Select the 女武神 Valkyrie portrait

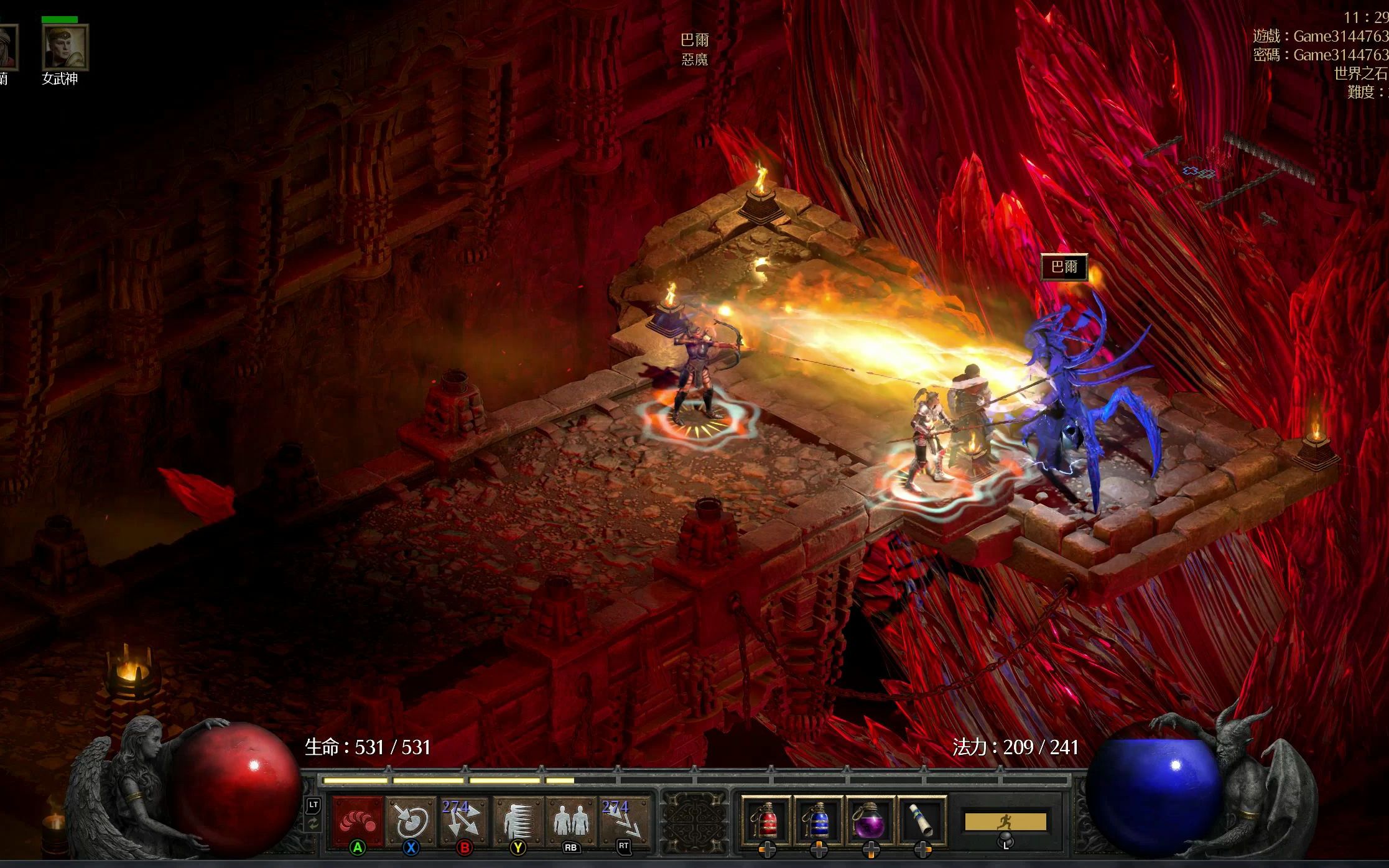point(65,47)
